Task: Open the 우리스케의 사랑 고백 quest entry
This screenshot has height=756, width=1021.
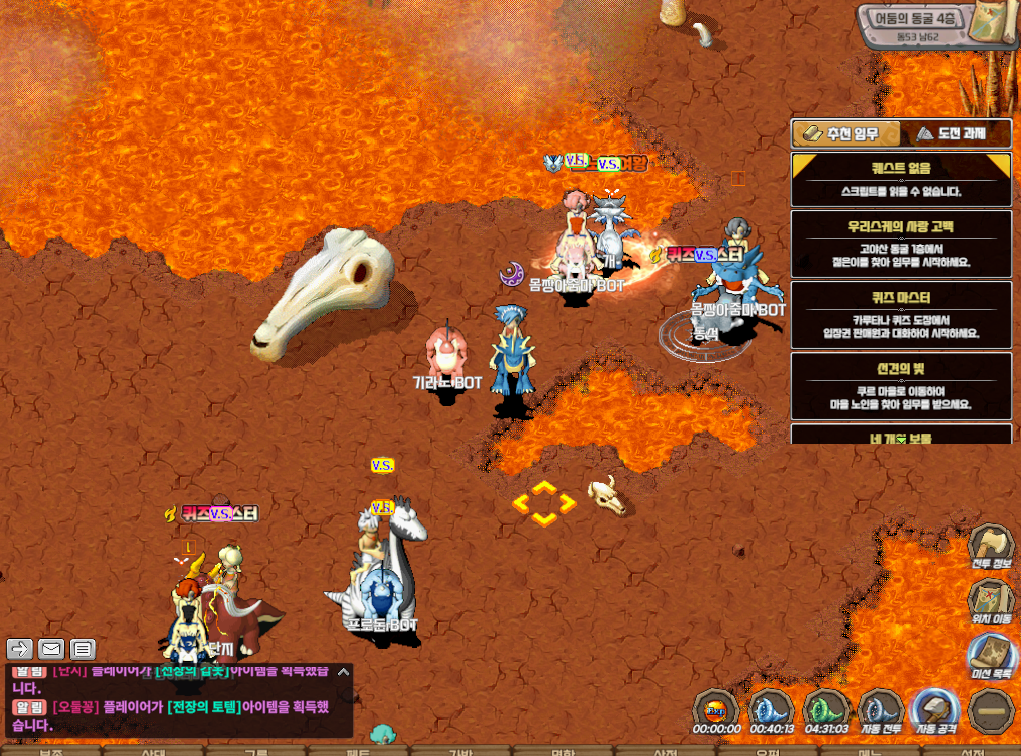Action: [x=900, y=244]
